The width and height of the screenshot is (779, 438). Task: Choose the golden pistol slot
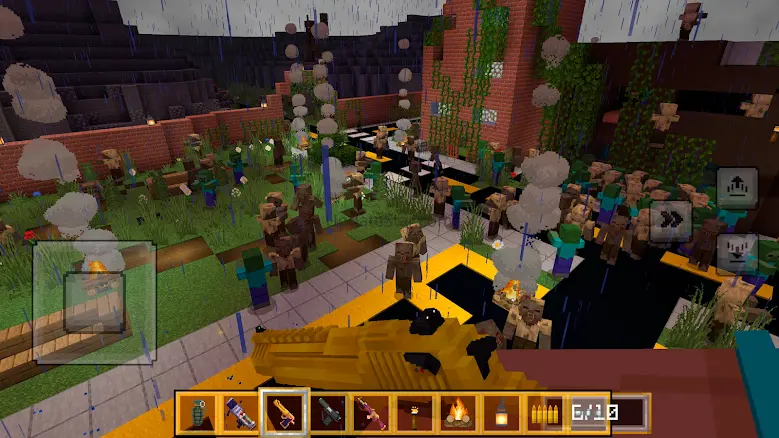click(283, 412)
